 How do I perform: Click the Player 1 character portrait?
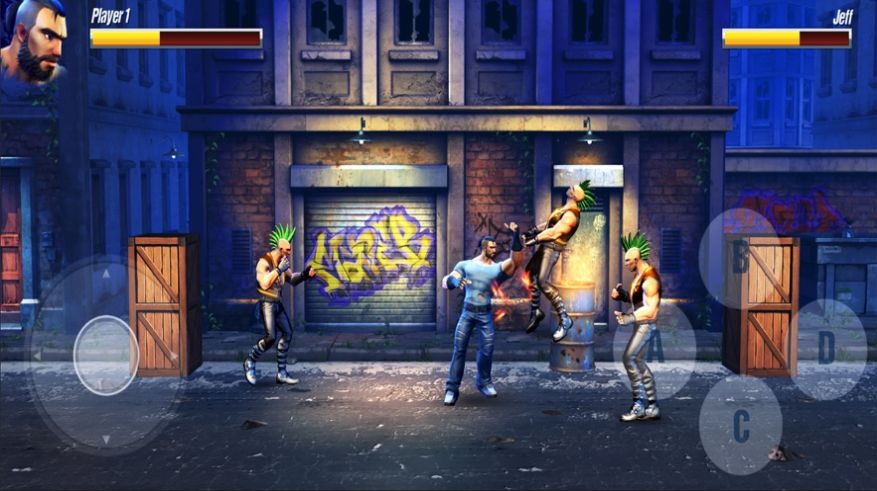coord(32,40)
